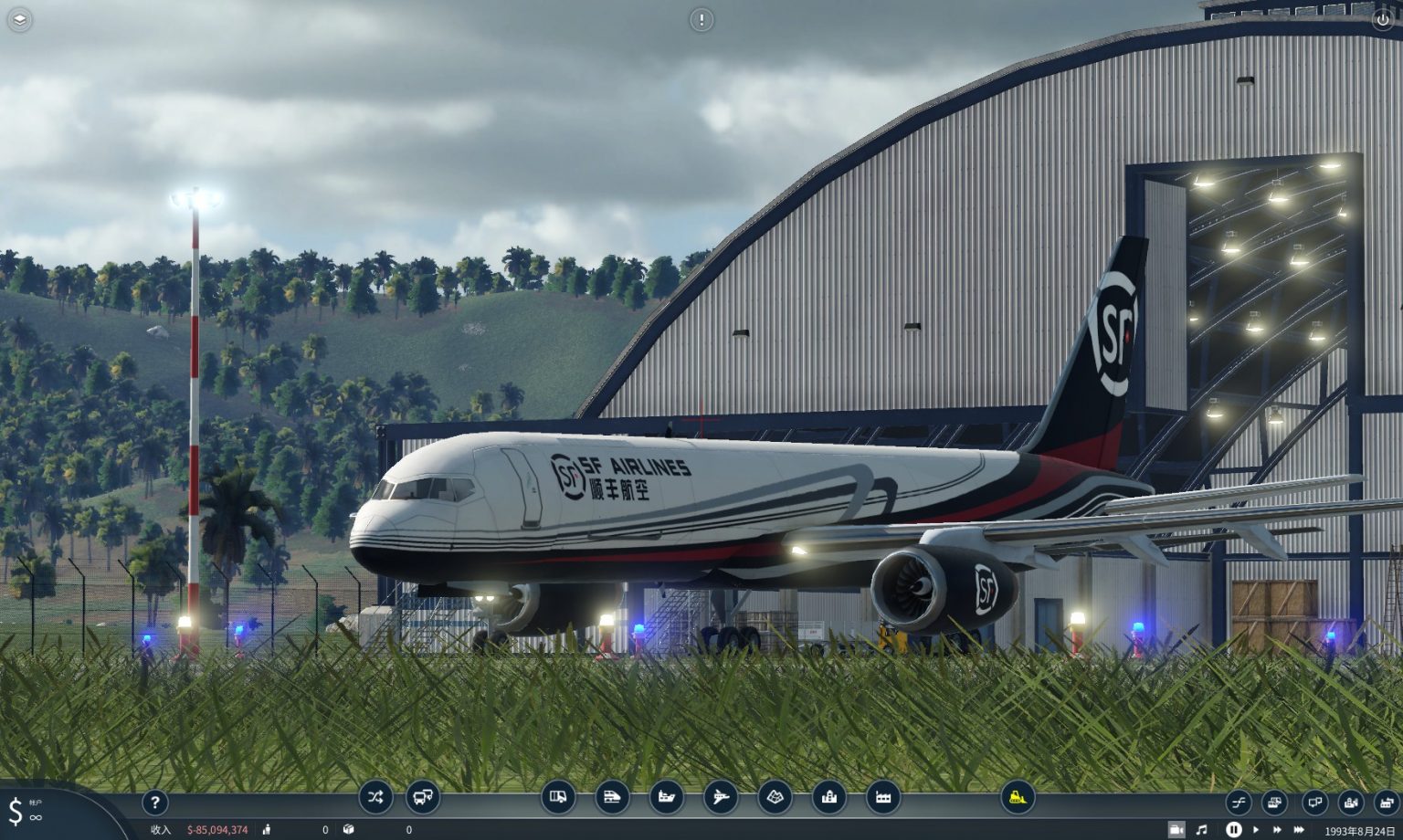Open the town buildings construction menu
Screen dimensions: 1403x840
point(830,797)
